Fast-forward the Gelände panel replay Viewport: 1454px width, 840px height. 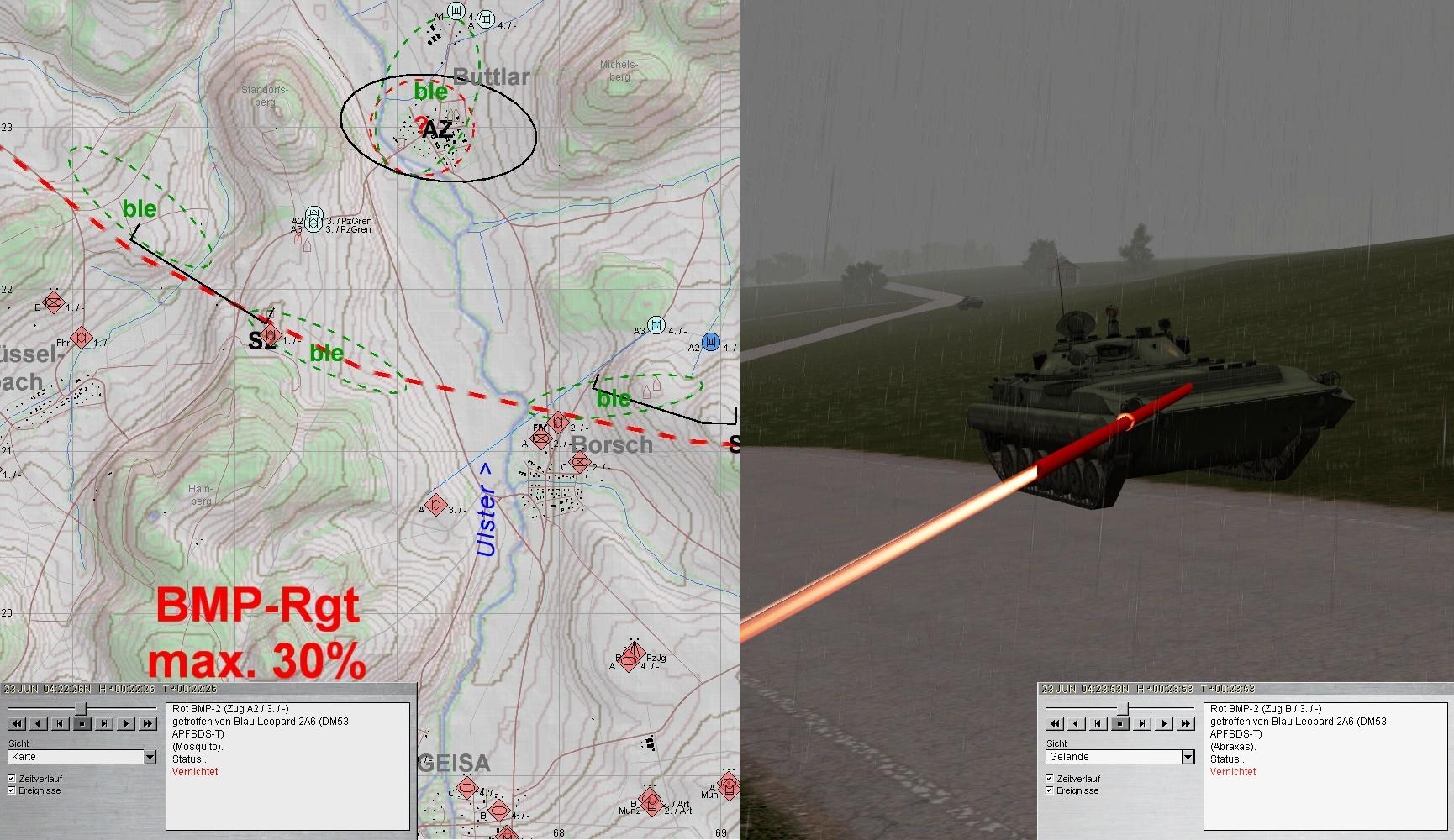[x=1186, y=723]
